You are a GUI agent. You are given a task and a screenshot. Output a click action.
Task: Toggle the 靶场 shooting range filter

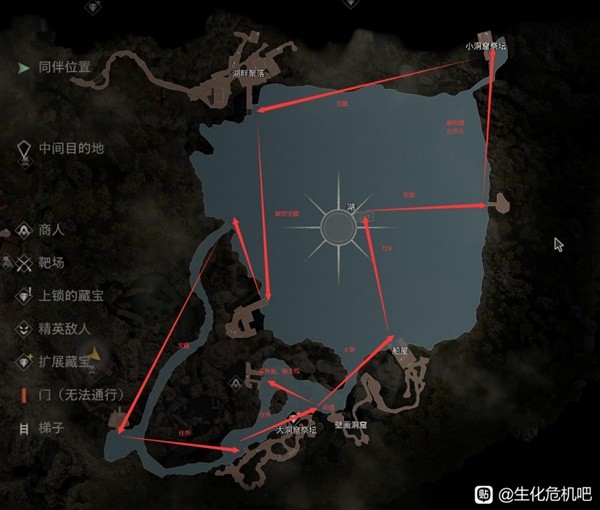50,262
